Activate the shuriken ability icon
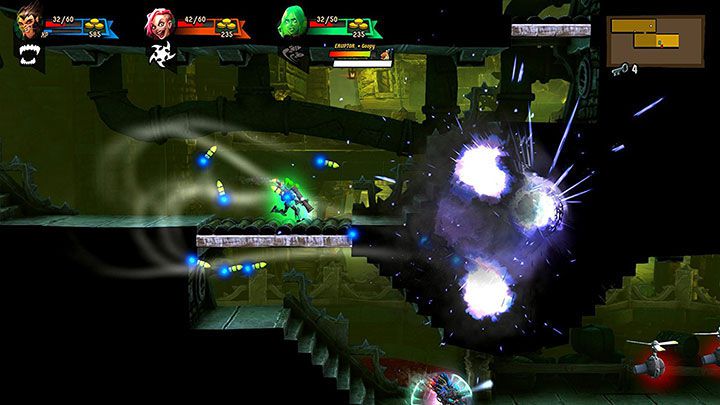 [x=157, y=53]
